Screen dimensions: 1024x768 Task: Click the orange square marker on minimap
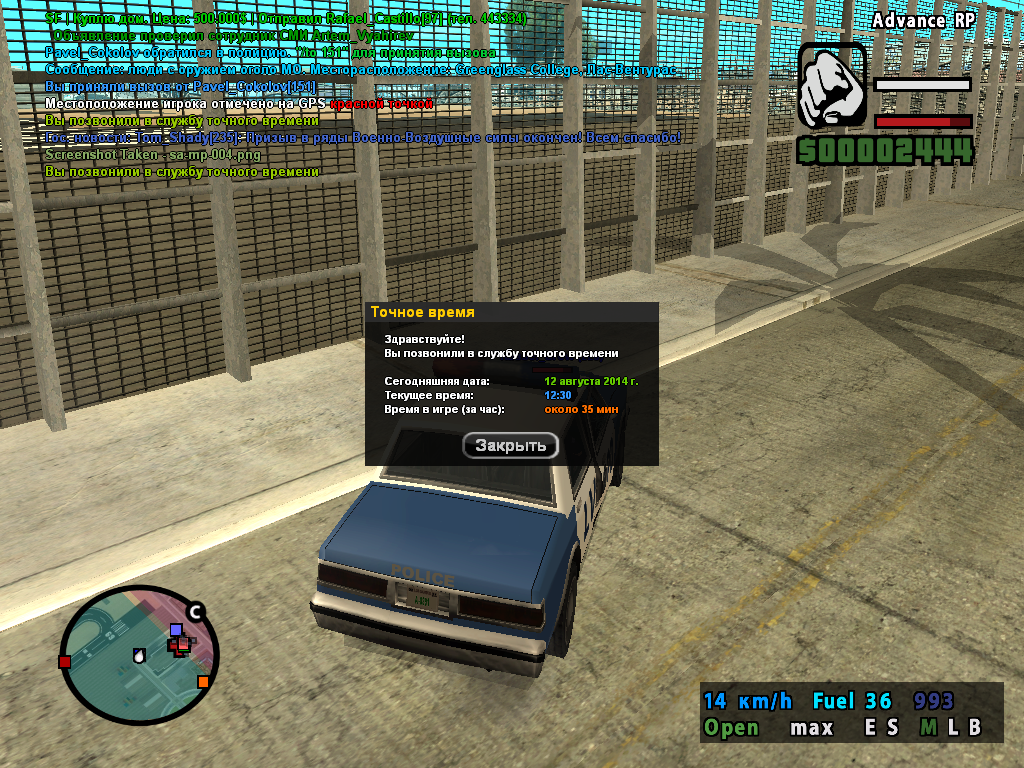pyautogui.click(x=203, y=682)
